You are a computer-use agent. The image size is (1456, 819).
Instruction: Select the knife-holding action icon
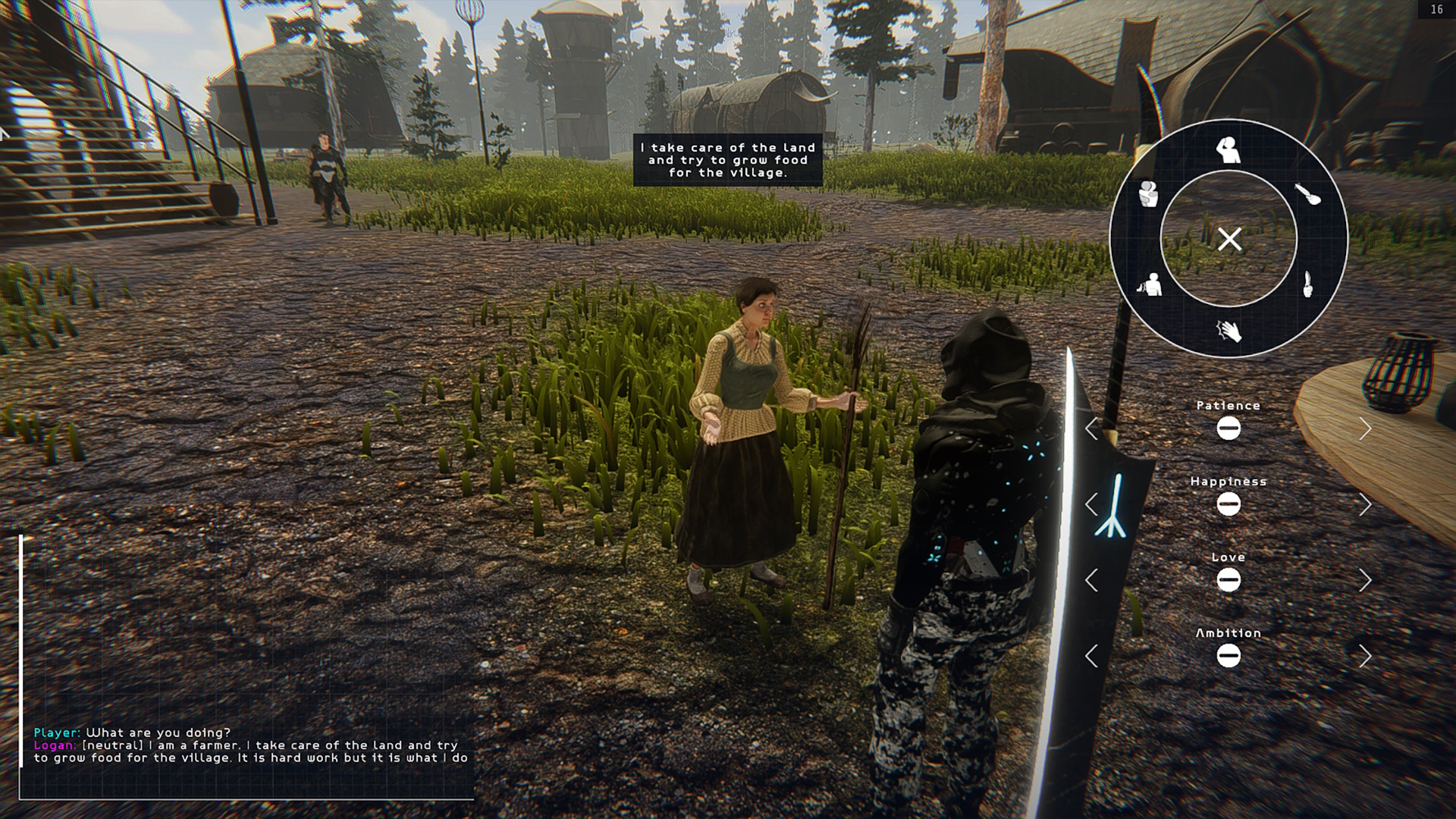(x=1308, y=283)
